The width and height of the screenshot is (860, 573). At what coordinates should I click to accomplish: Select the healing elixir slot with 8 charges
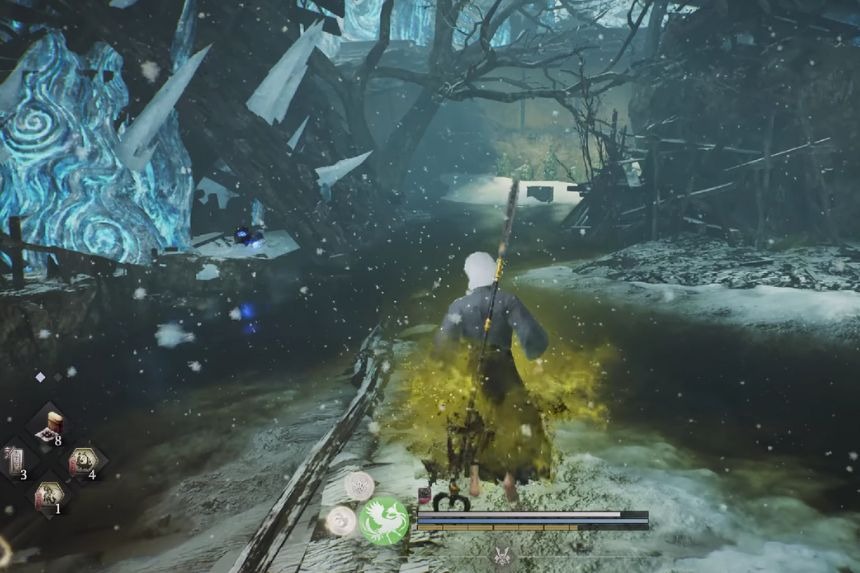[x=48, y=427]
